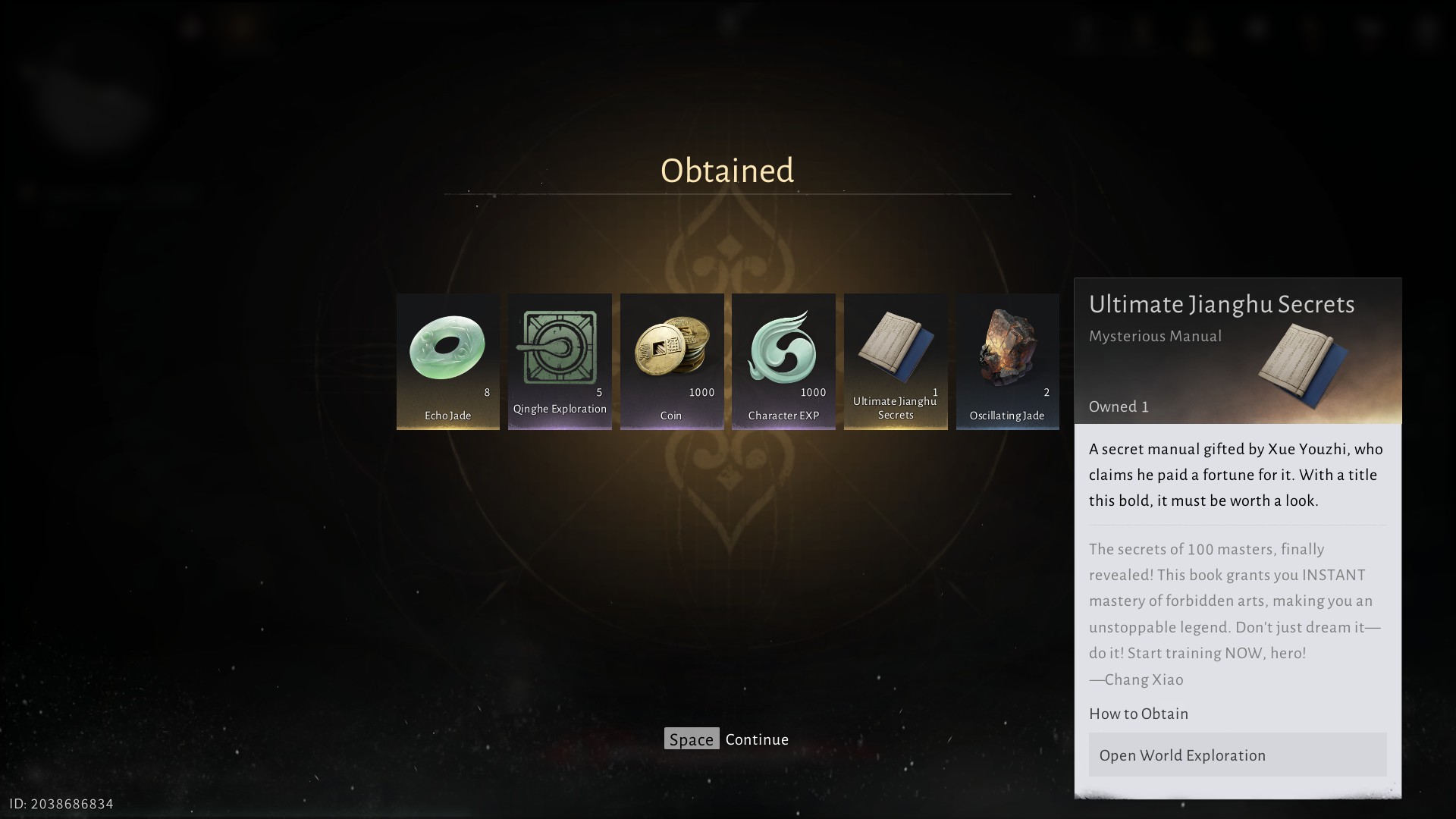
Task: View the Character EXP reward
Action: [x=783, y=361]
